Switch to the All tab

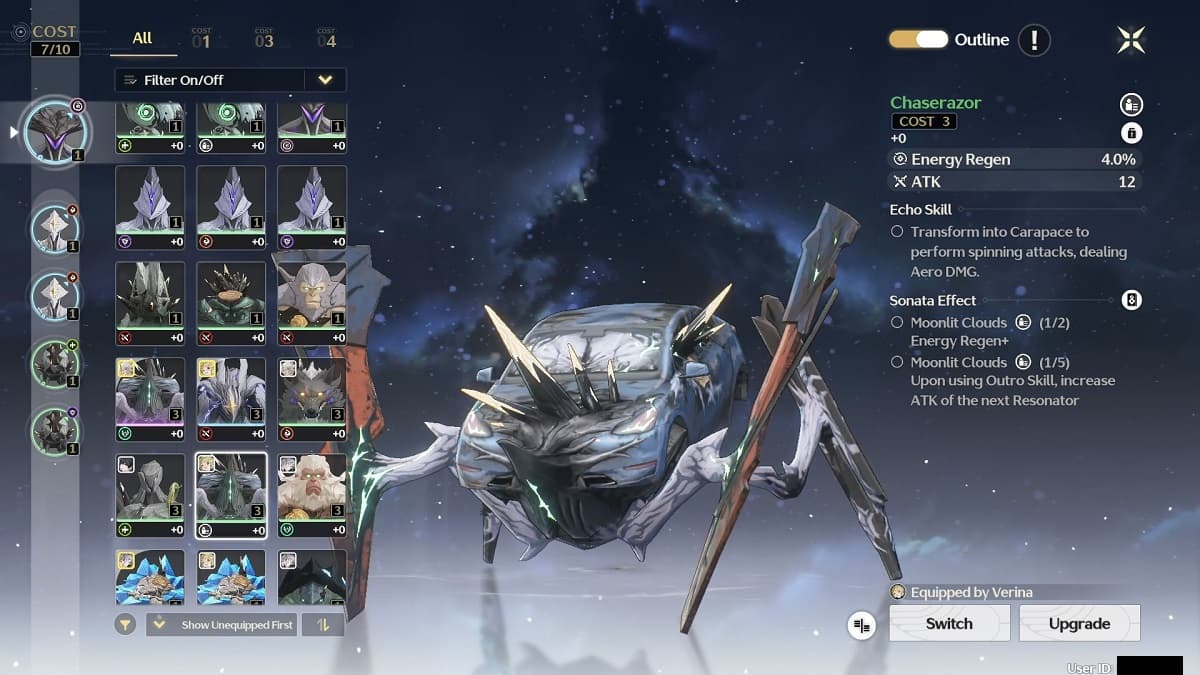(x=142, y=38)
